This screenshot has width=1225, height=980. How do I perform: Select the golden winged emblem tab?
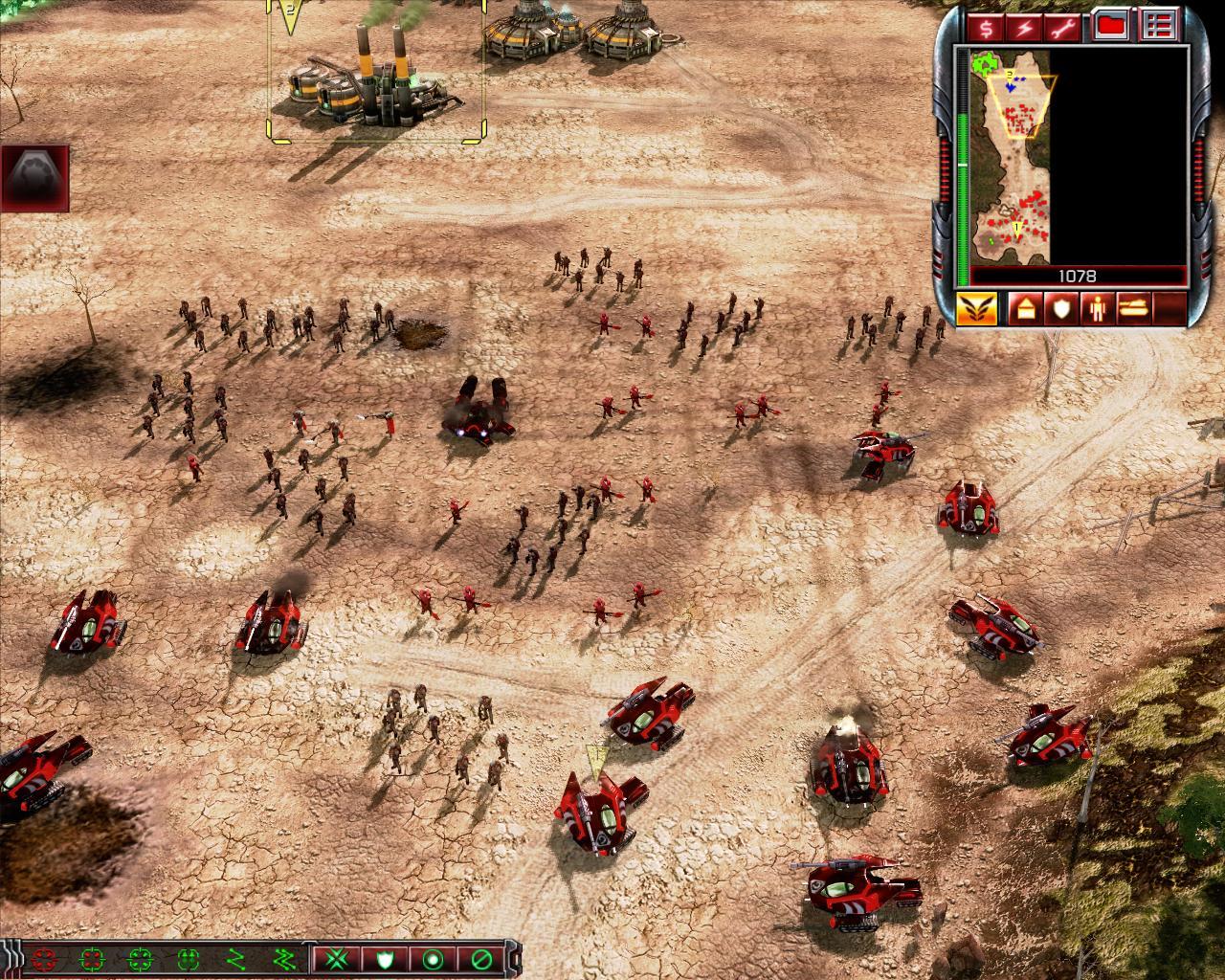pos(976,308)
